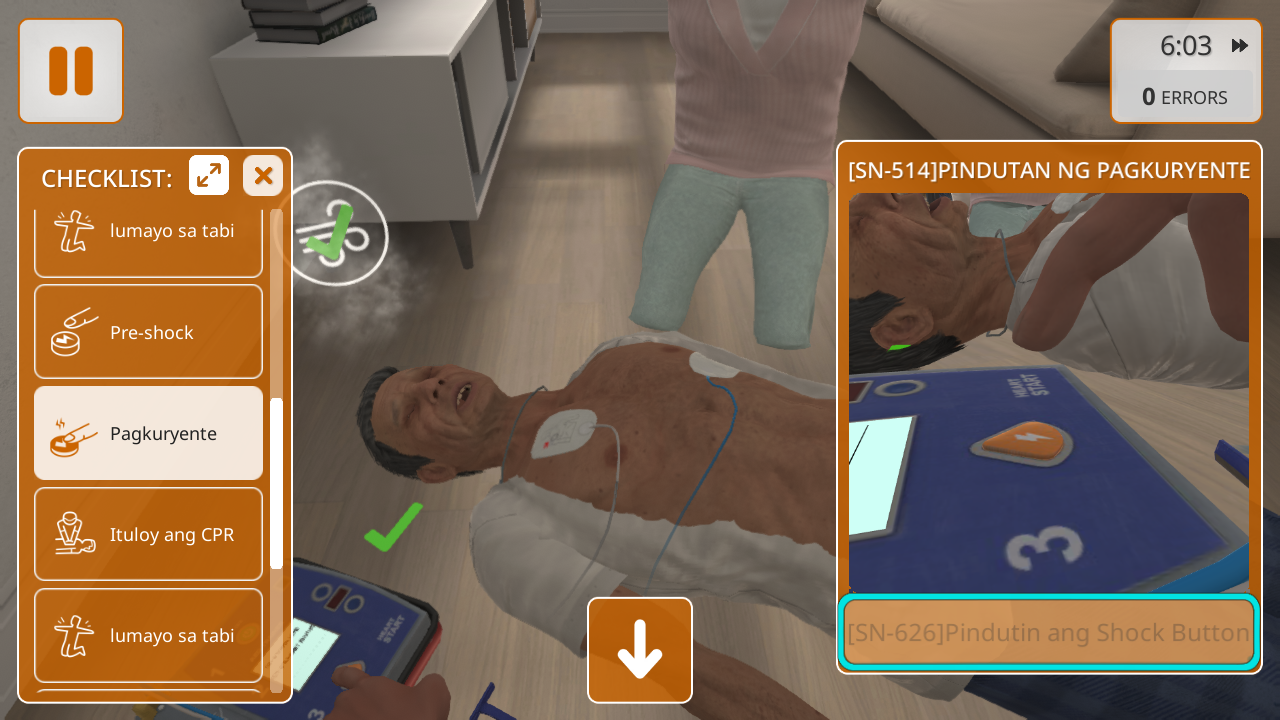Close the checklist panel

(263, 176)
